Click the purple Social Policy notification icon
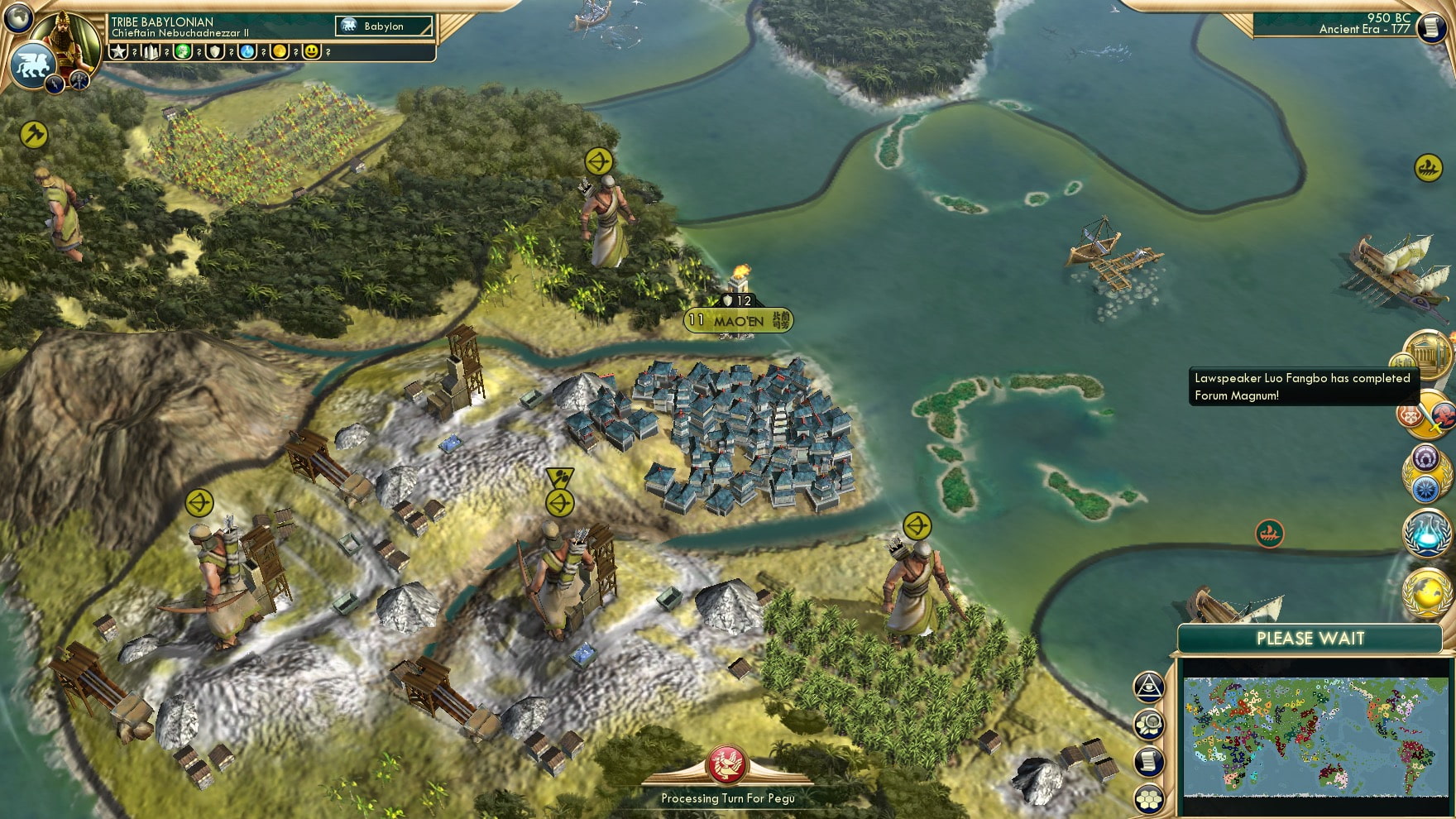 point(1425,457)
